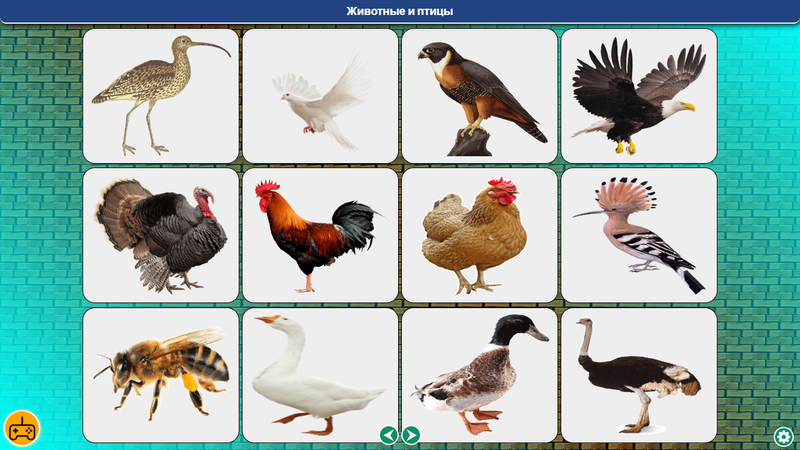Pick the falcon perched on a stump
Screen dimensions: 800x450
[480, 96]
